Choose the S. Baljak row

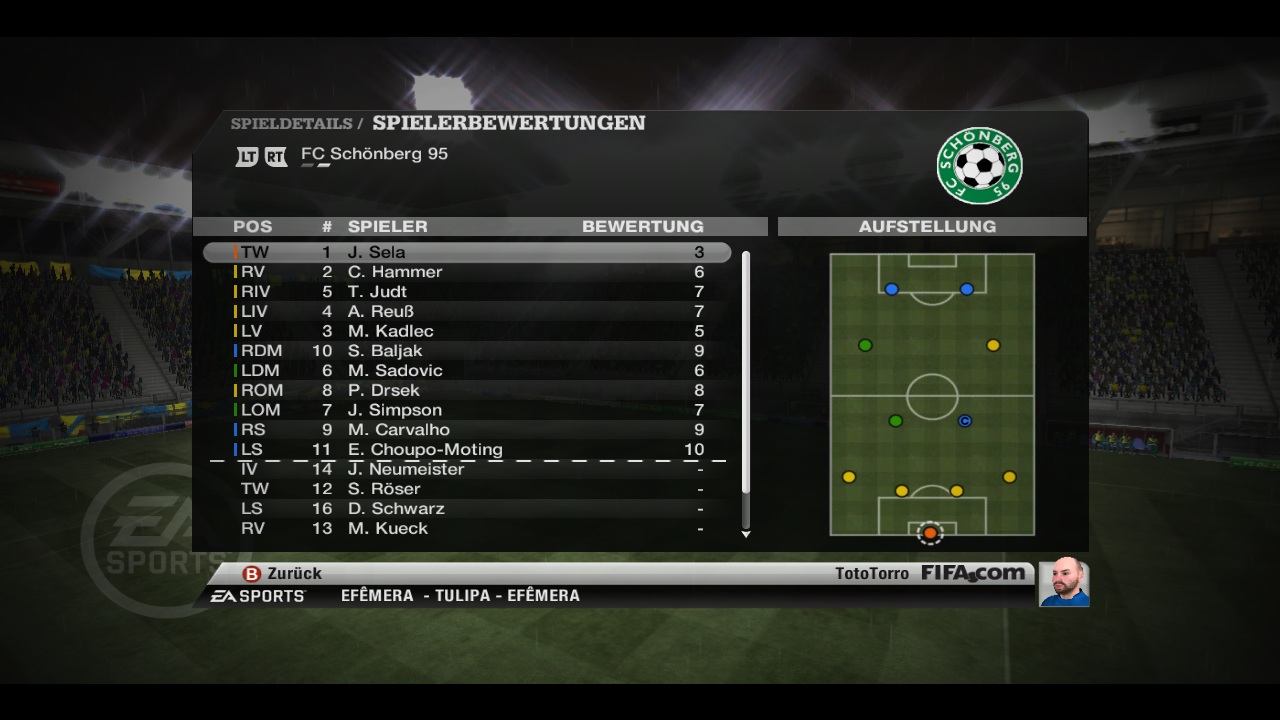point(466,351)
